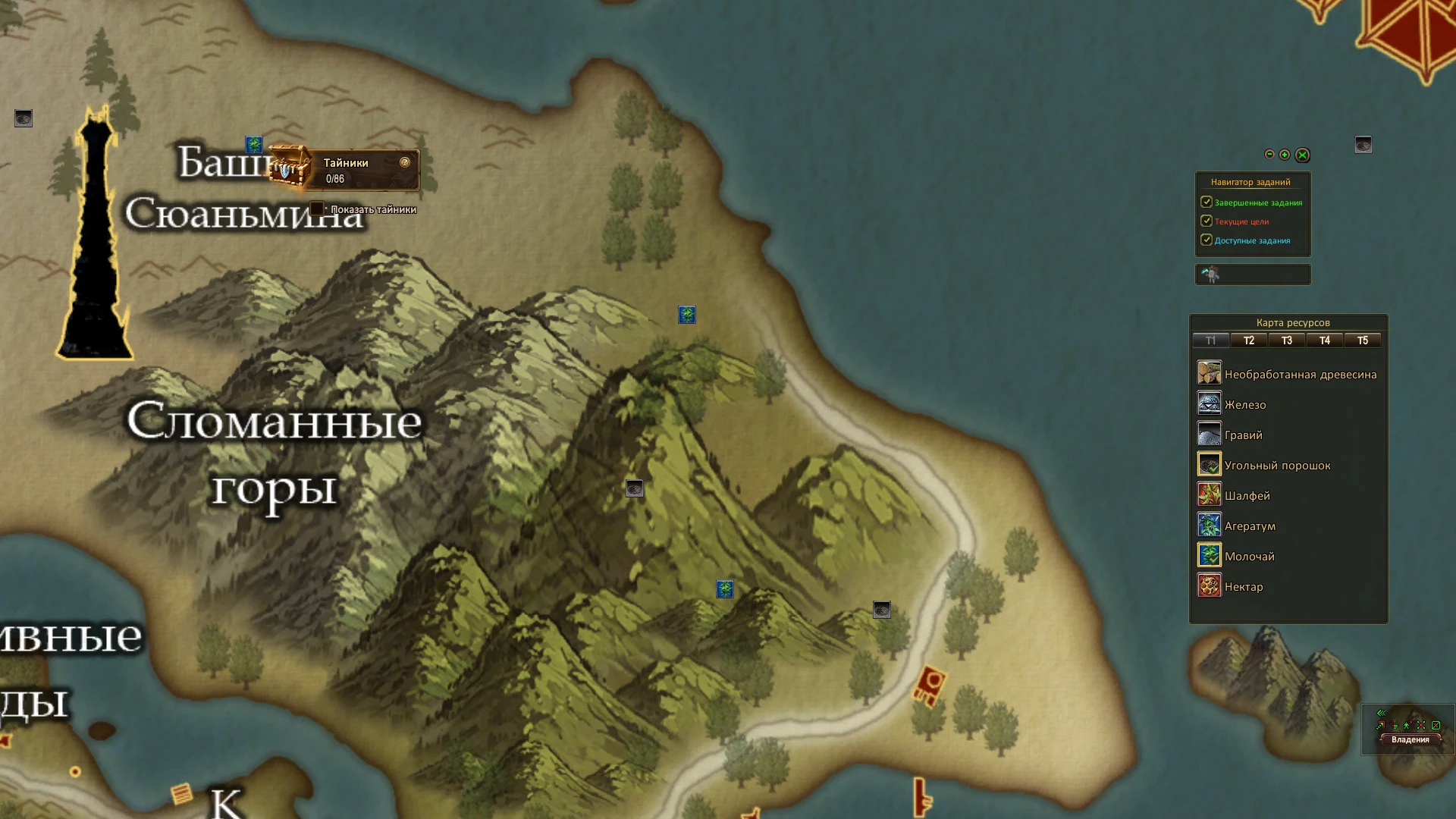Open the Владения button
This screenshot has width=1456, height=819.
click(1410, 739)
